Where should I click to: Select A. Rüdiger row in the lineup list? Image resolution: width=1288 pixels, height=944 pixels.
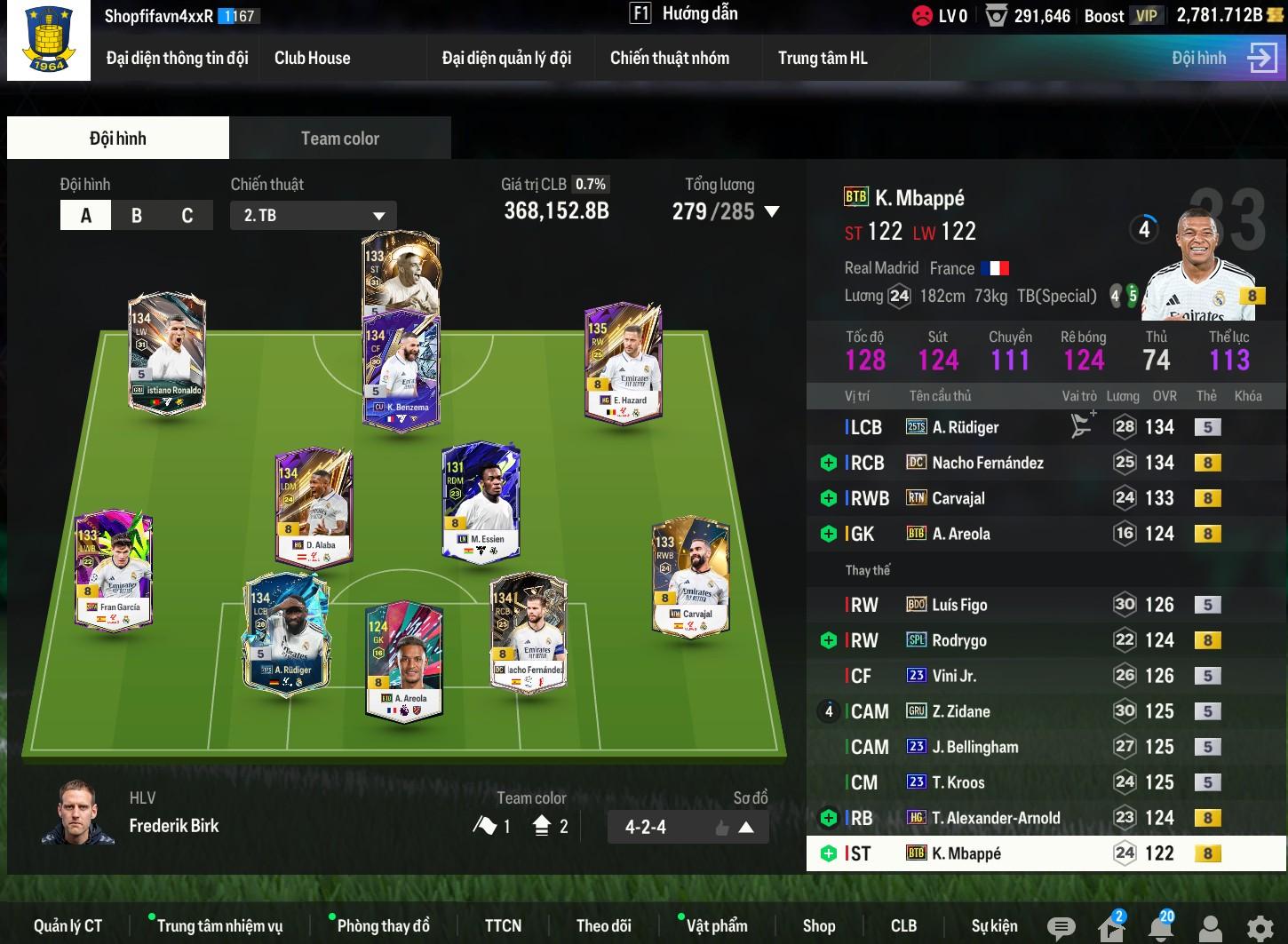point(966,427)
